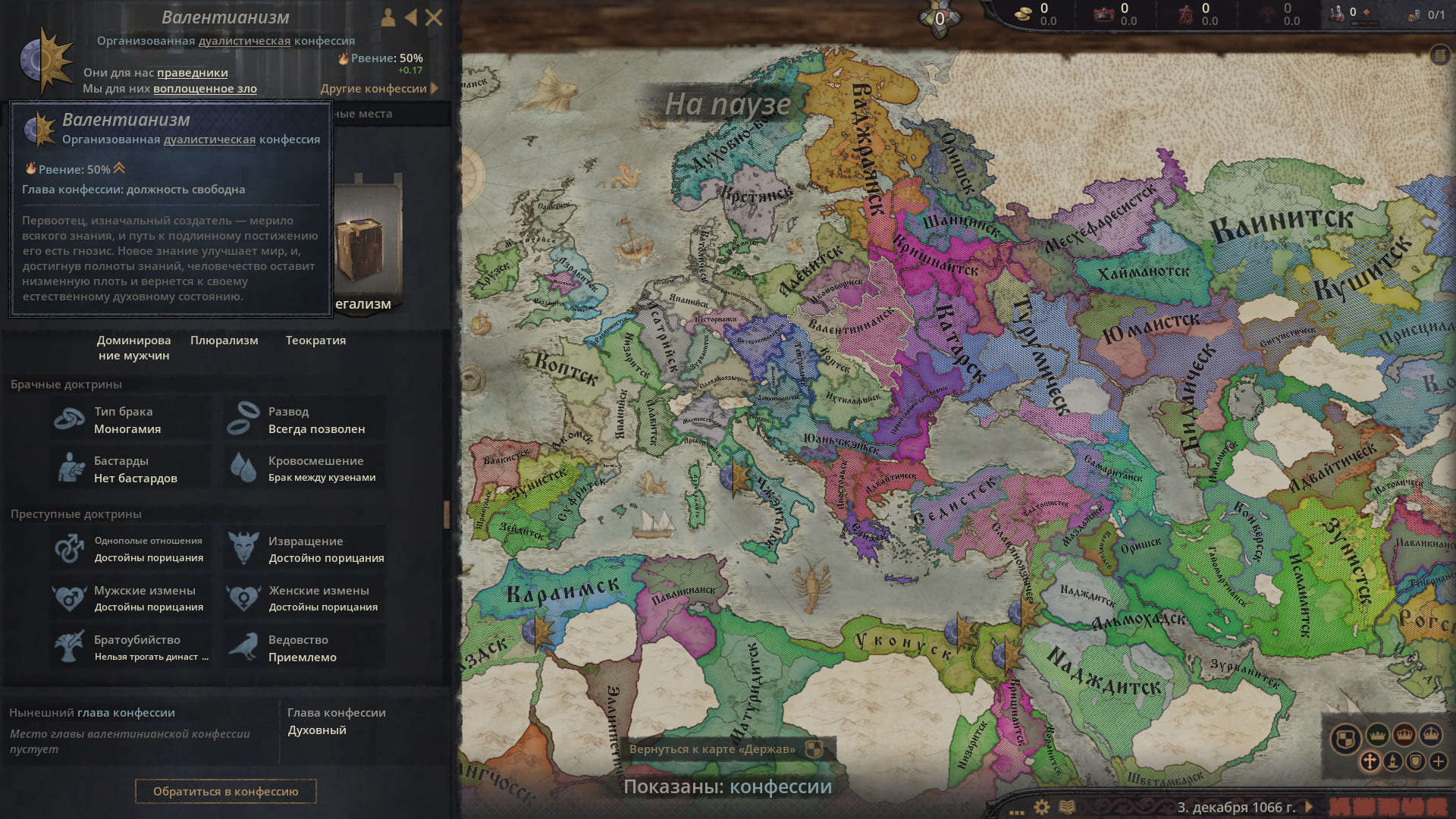The image size is (1456, 819).
Task: Open the character silhouette icon in header
Action: point(388,17)
